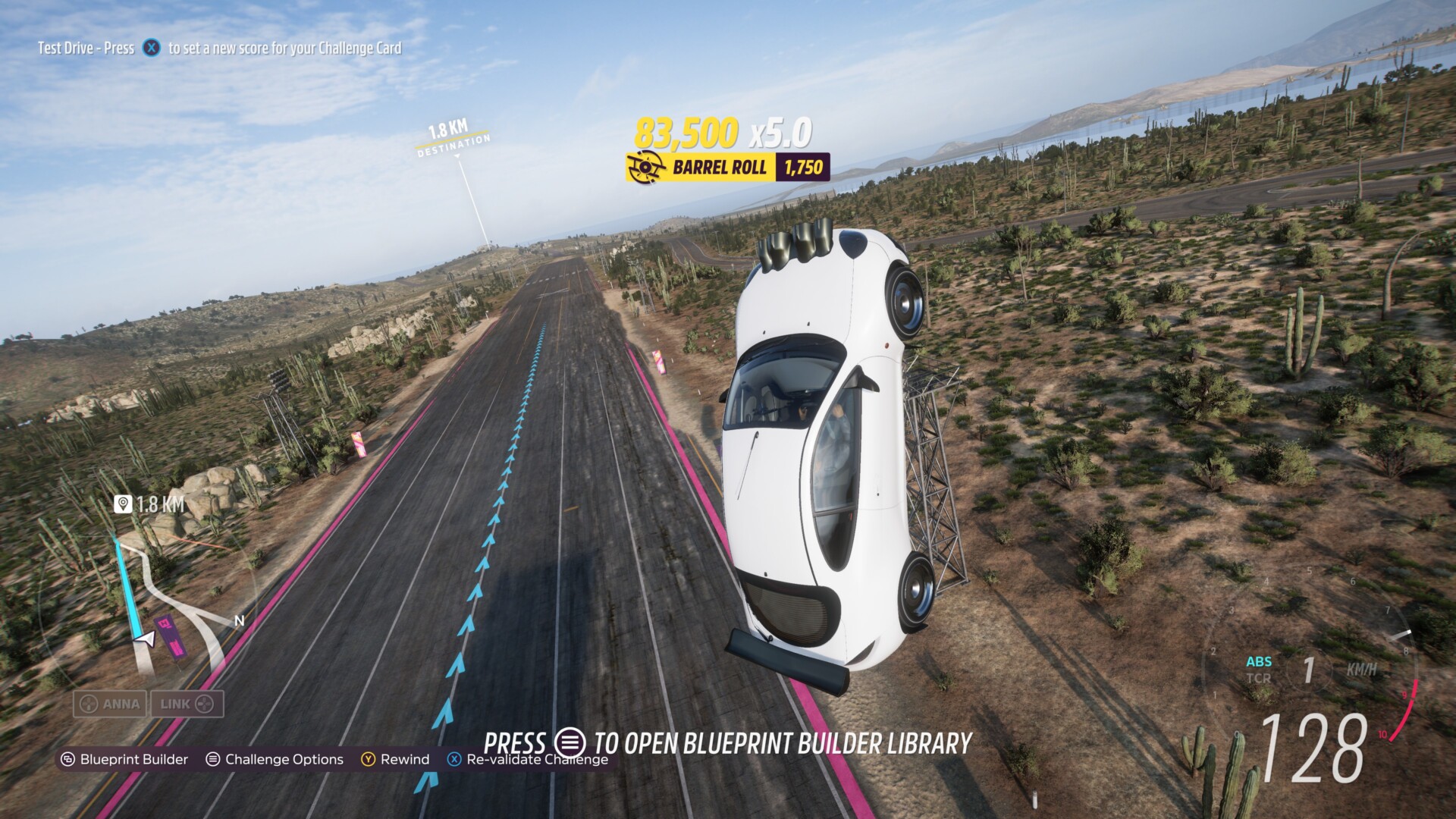Choose the Rewind option

point(395,759)
